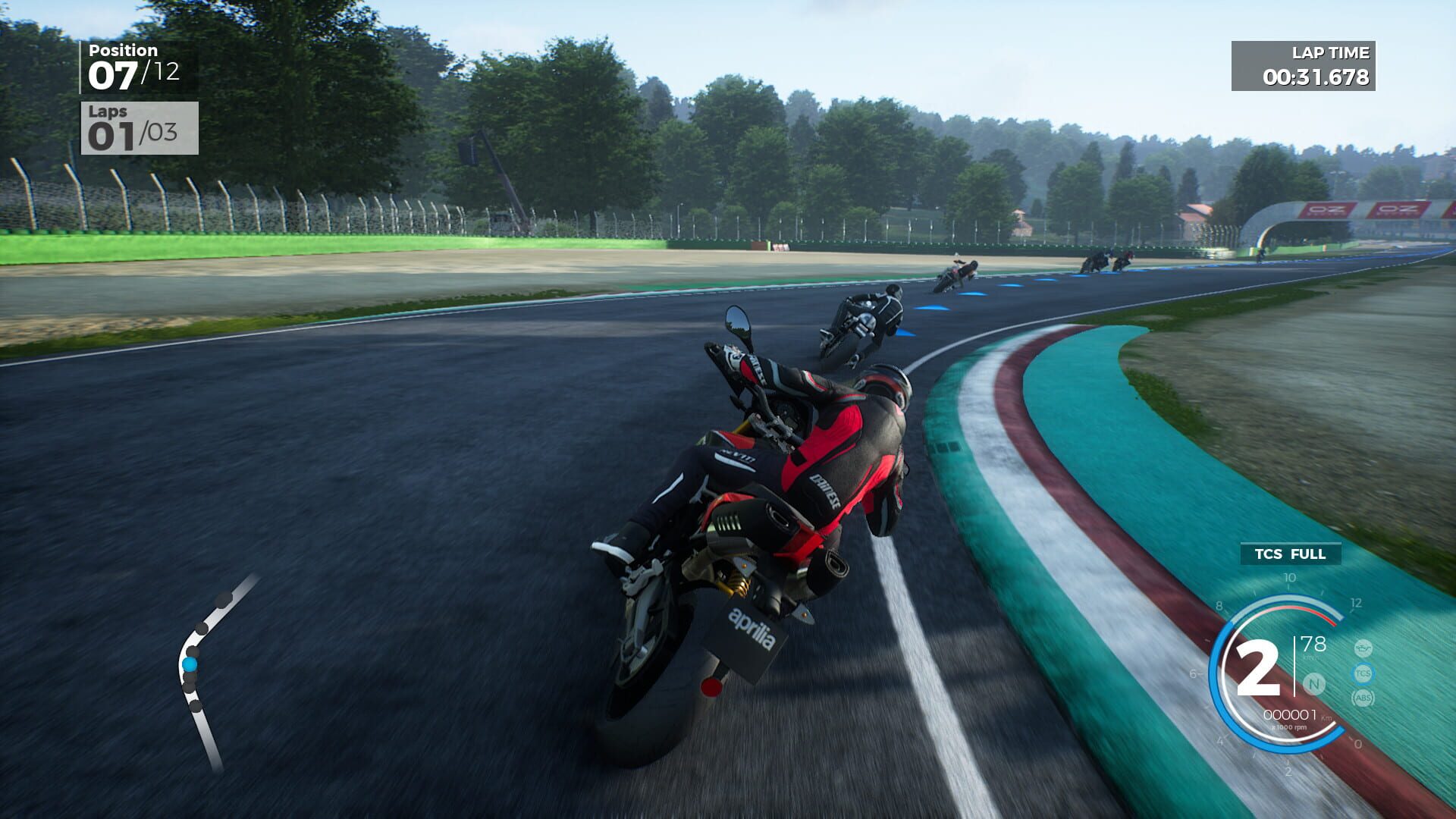This screenshot has height=819, width=1456.
Task: Click the oil pressure warning icon
Action: (1364, 648)
